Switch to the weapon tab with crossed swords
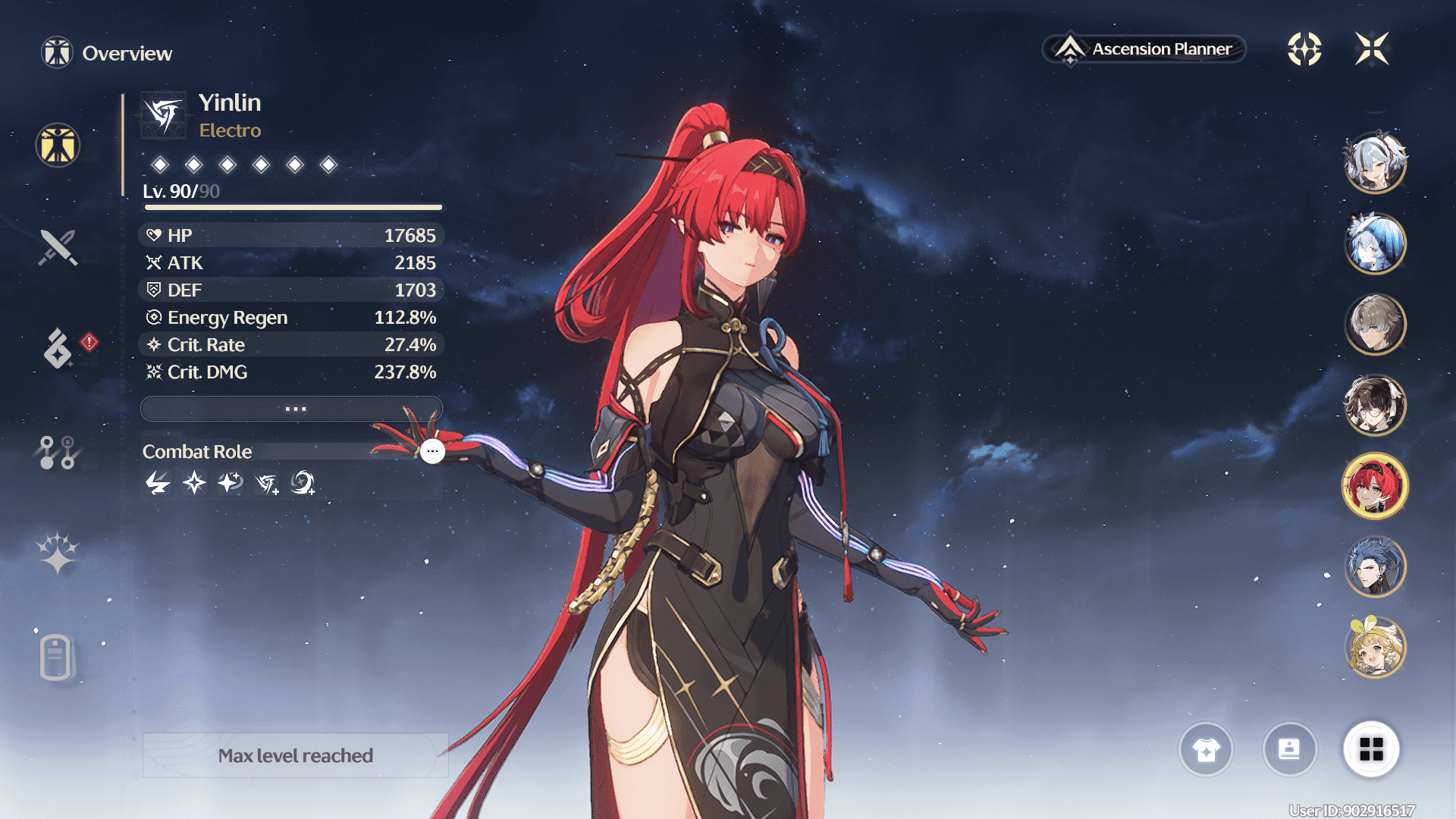 (58, 247)
